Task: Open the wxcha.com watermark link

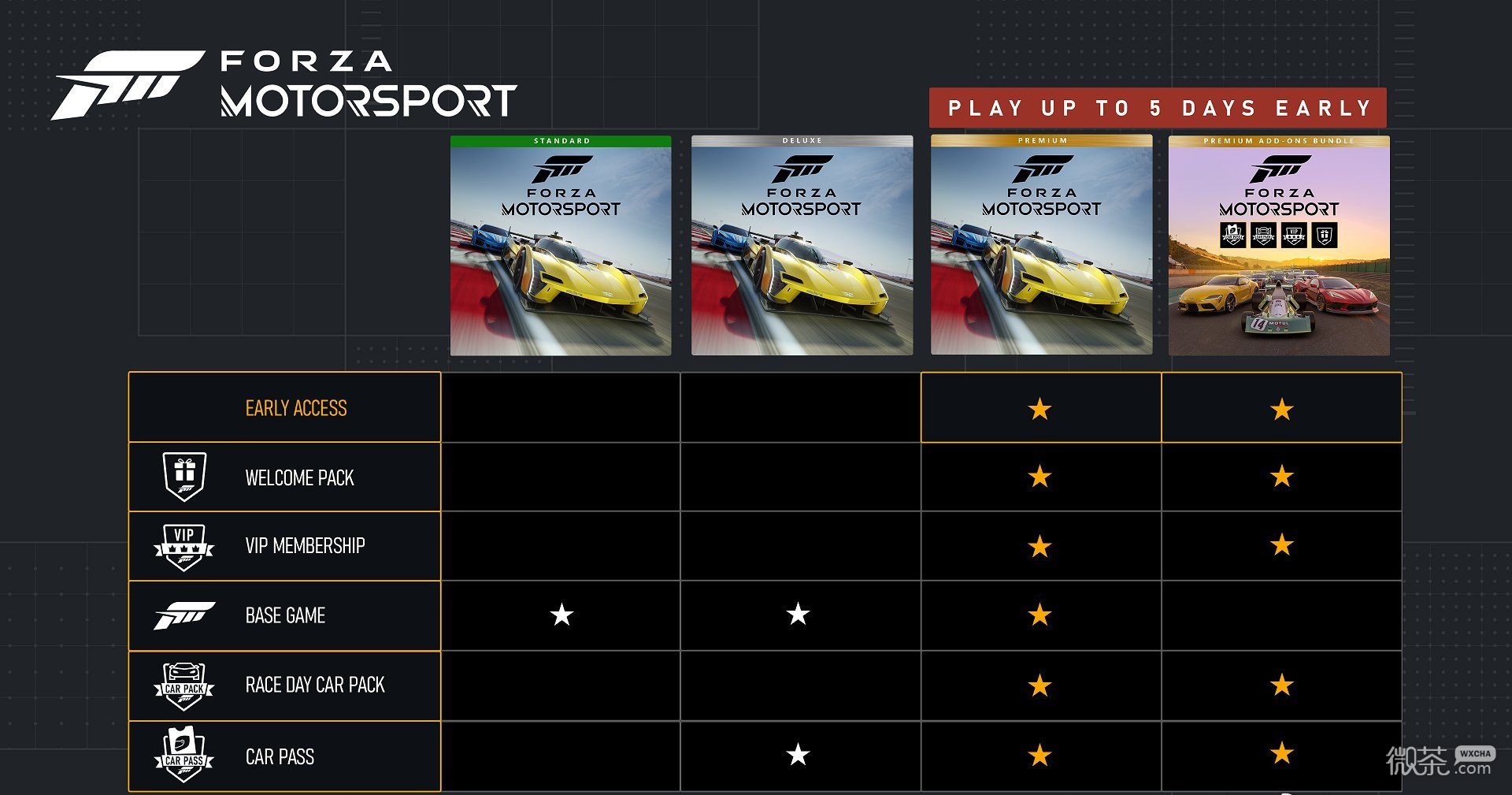Action: (x=1440, y=761)
